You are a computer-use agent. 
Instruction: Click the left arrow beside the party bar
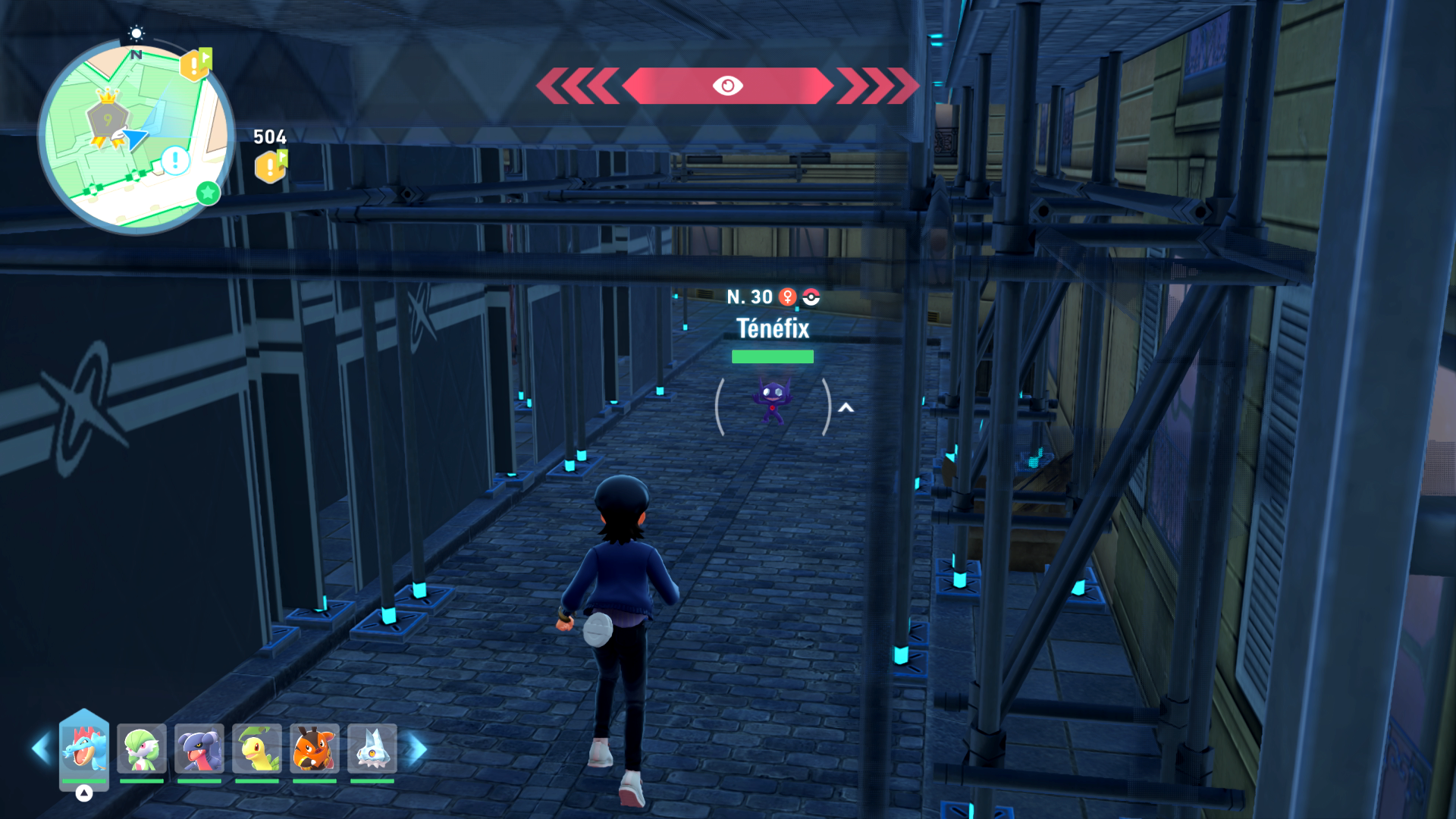click(41, 749)
